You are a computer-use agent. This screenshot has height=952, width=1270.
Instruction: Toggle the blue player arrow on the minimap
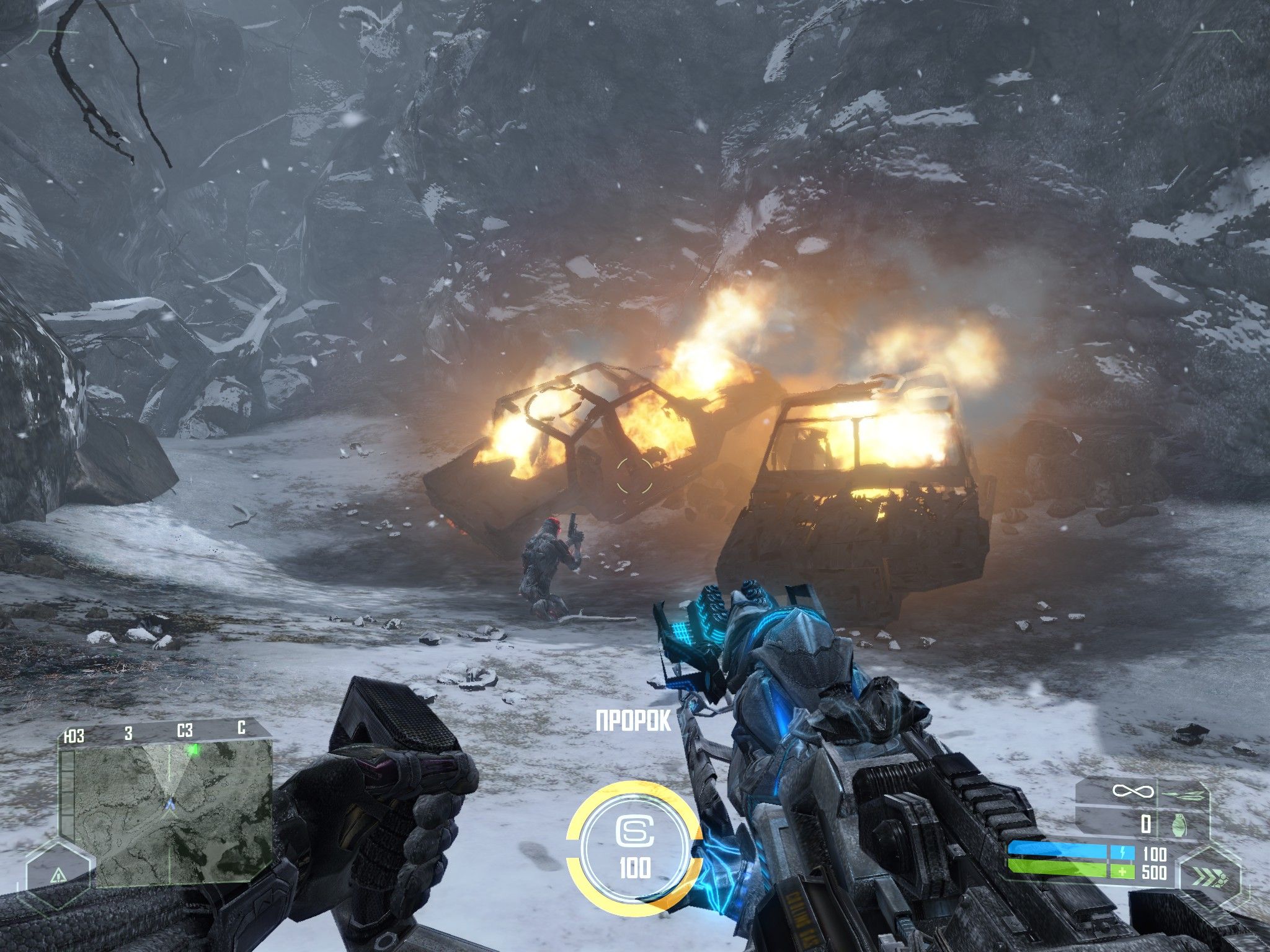tap(170, 804)
